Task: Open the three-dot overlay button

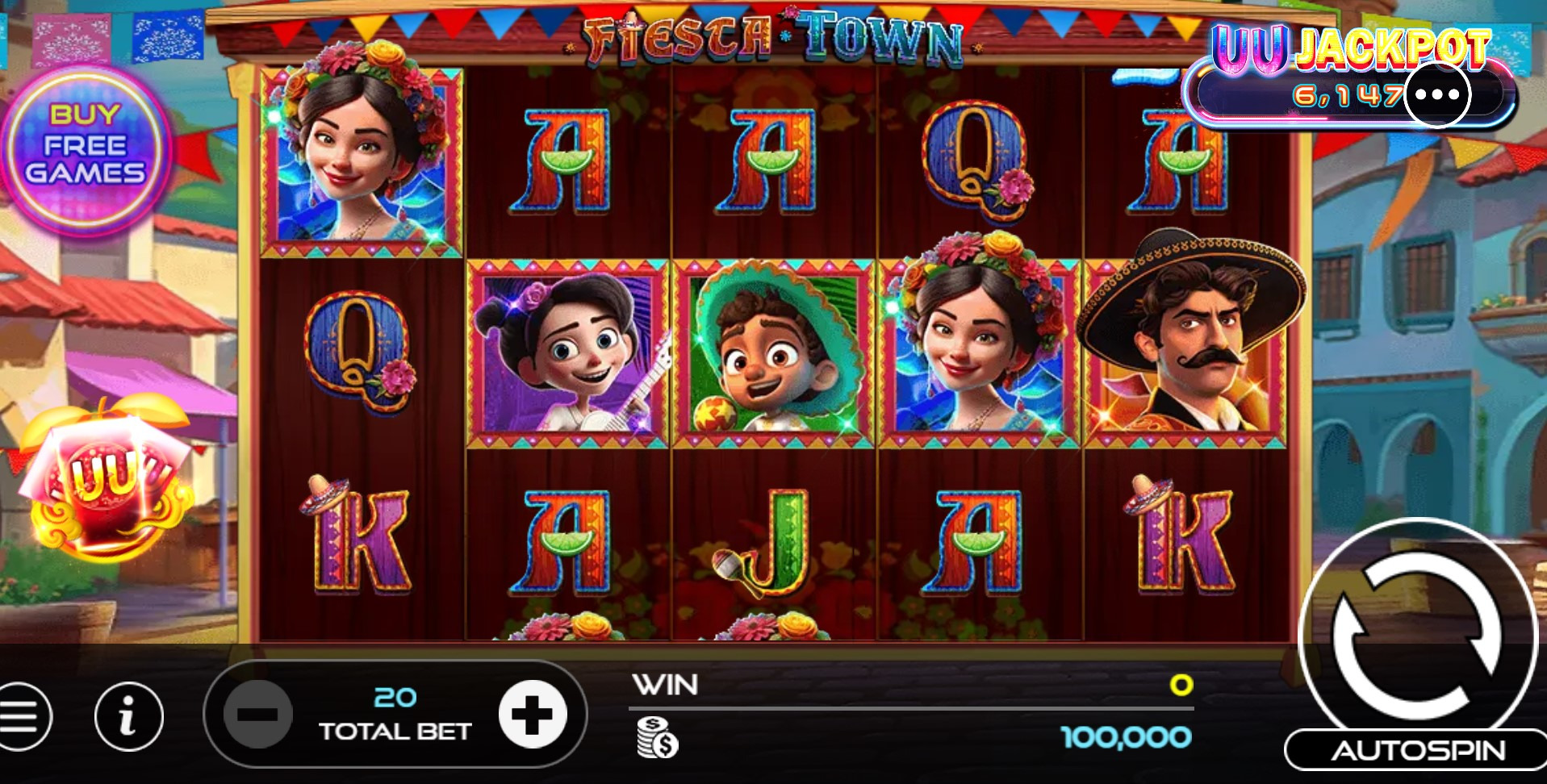Action: coord(1437,94)
